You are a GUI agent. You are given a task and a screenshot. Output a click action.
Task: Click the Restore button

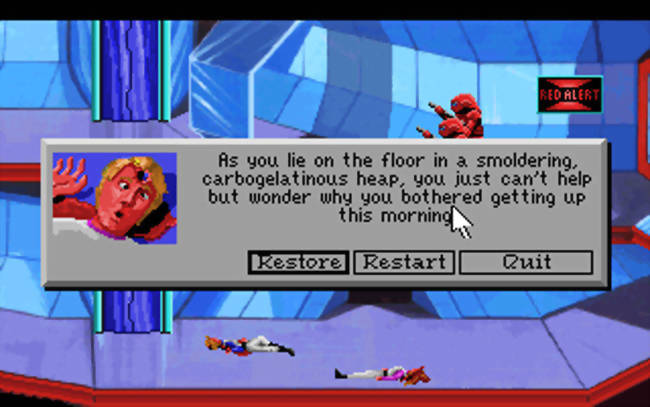(298, 262)
